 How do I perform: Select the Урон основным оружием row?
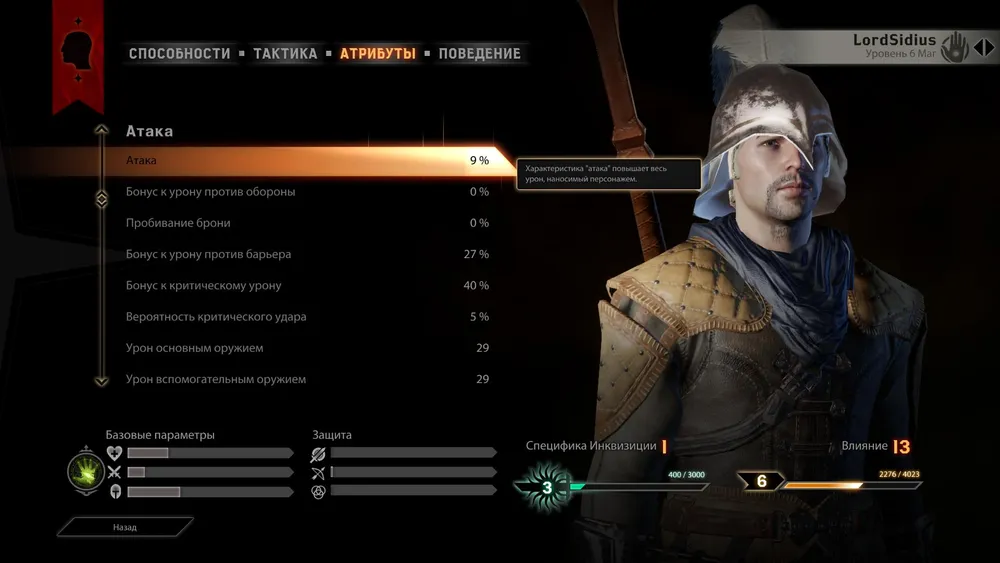tap(300, 348)
